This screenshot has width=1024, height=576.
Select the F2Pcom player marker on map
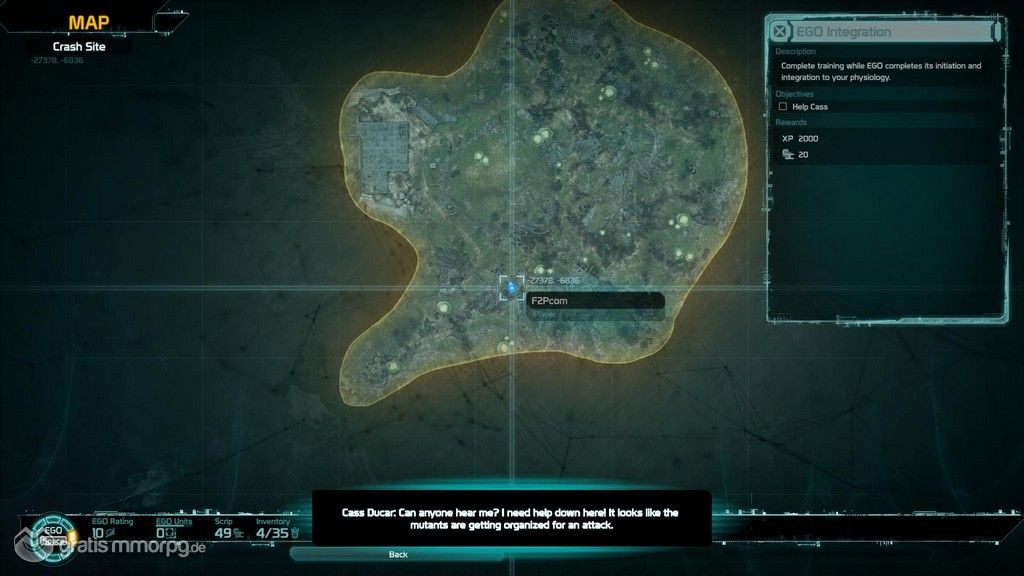pos(511,288)
